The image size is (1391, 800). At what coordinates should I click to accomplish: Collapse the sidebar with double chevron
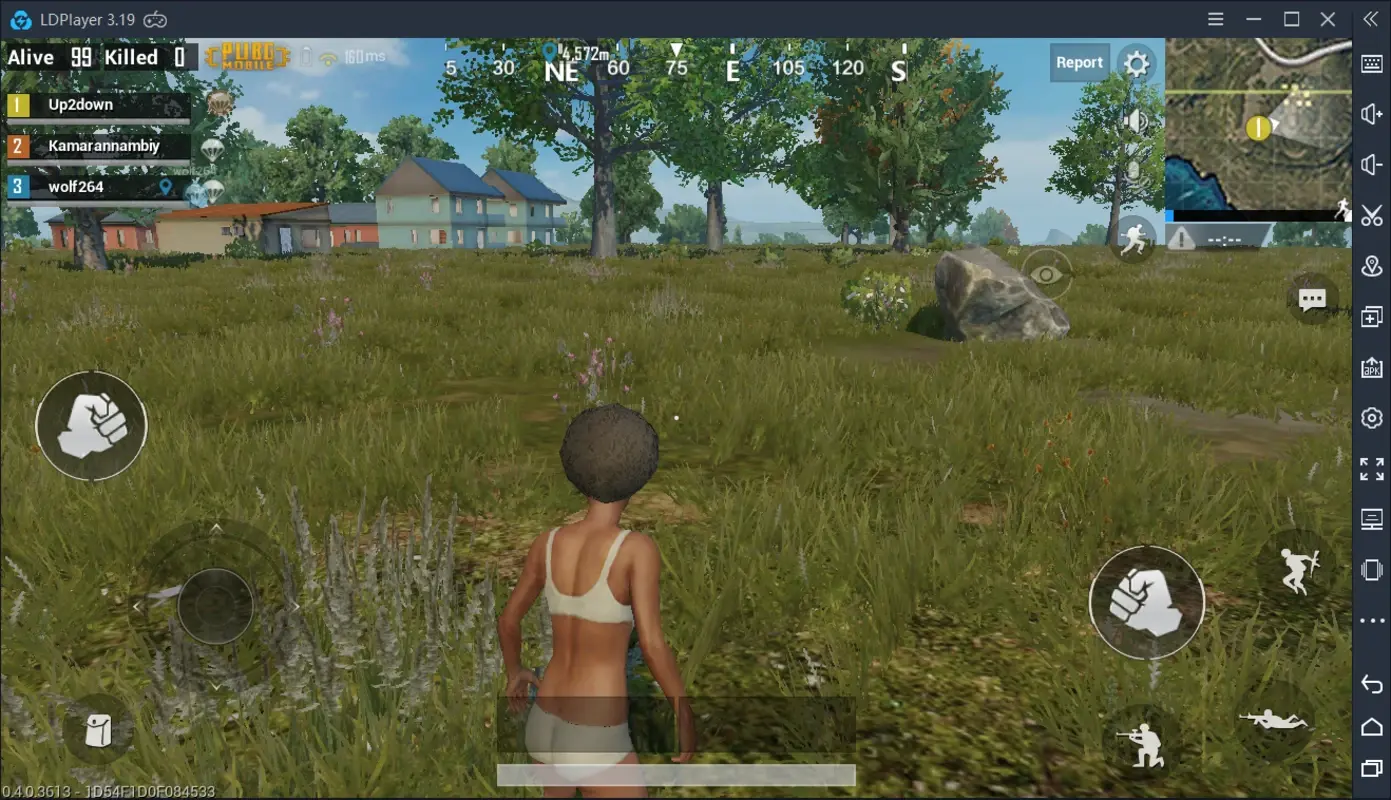(x=1371, y=19)
